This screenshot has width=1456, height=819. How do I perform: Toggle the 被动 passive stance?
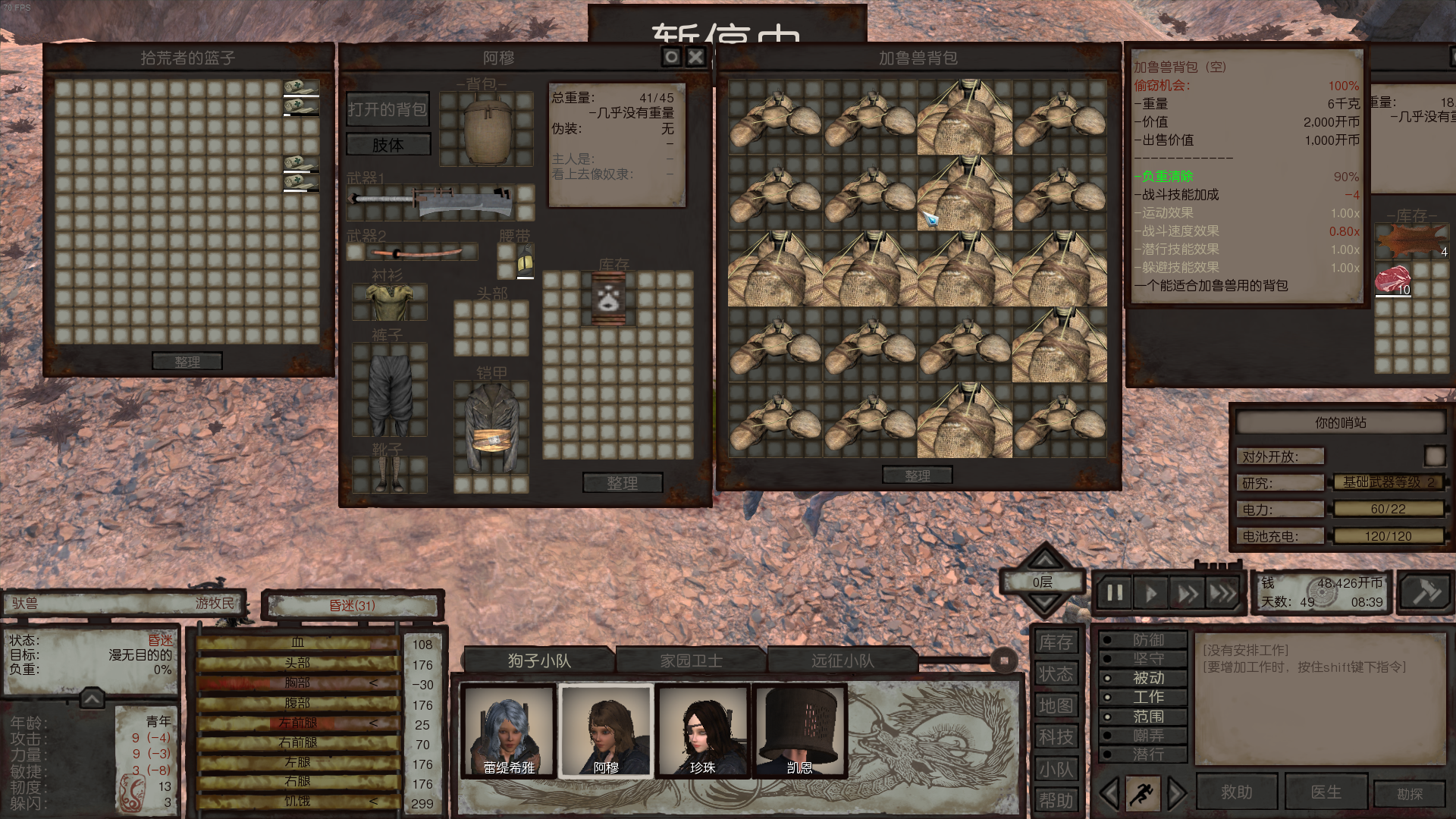1143,678
